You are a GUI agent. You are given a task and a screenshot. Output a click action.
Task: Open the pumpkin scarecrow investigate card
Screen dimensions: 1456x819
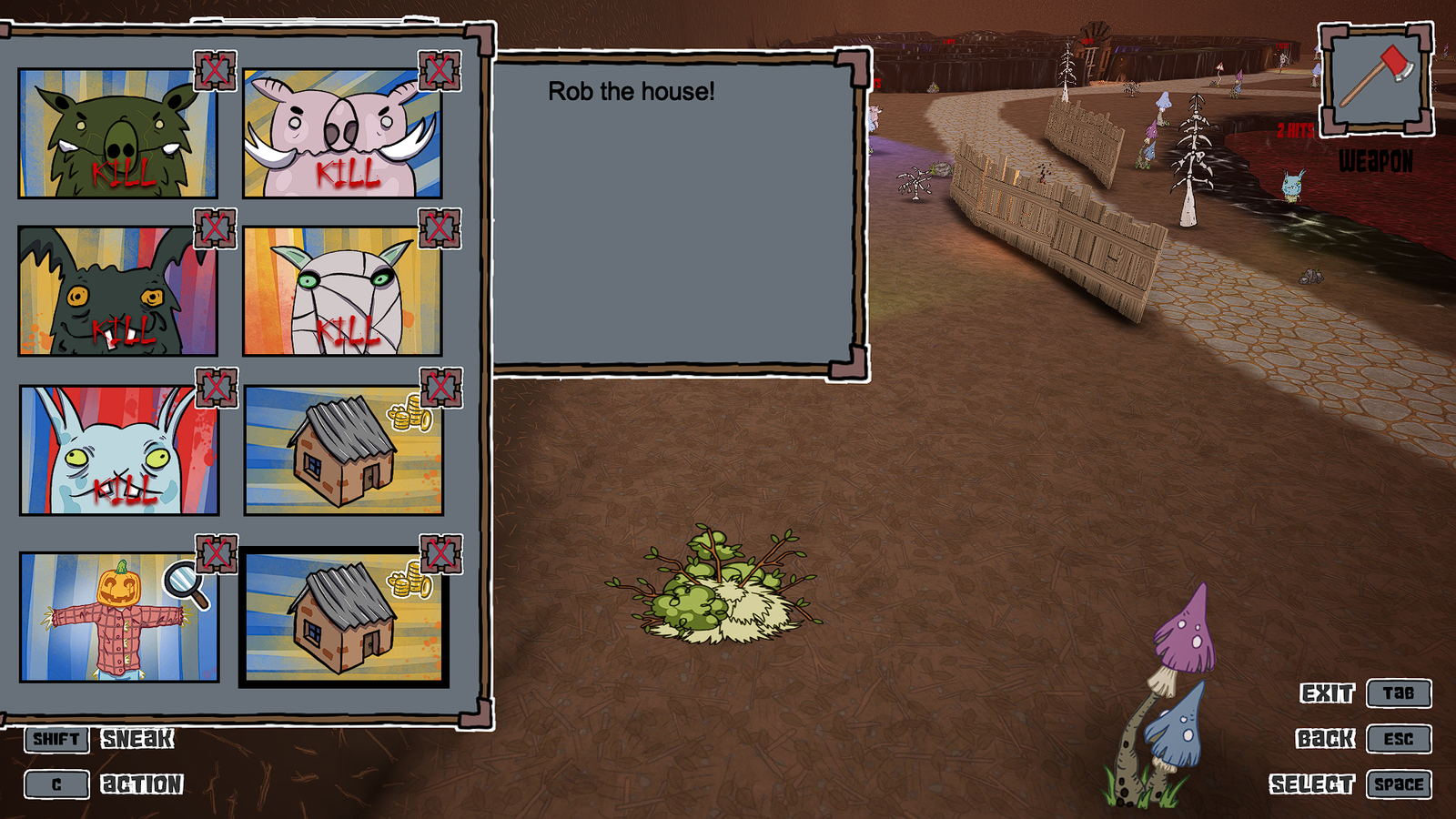click(x=118, y=617)
